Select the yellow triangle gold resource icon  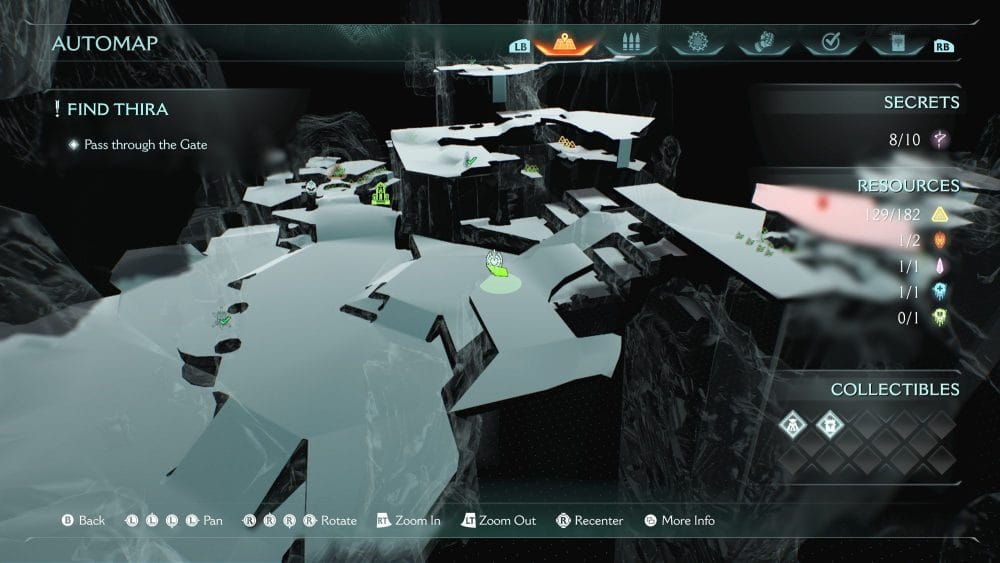[x=940, y=214]
